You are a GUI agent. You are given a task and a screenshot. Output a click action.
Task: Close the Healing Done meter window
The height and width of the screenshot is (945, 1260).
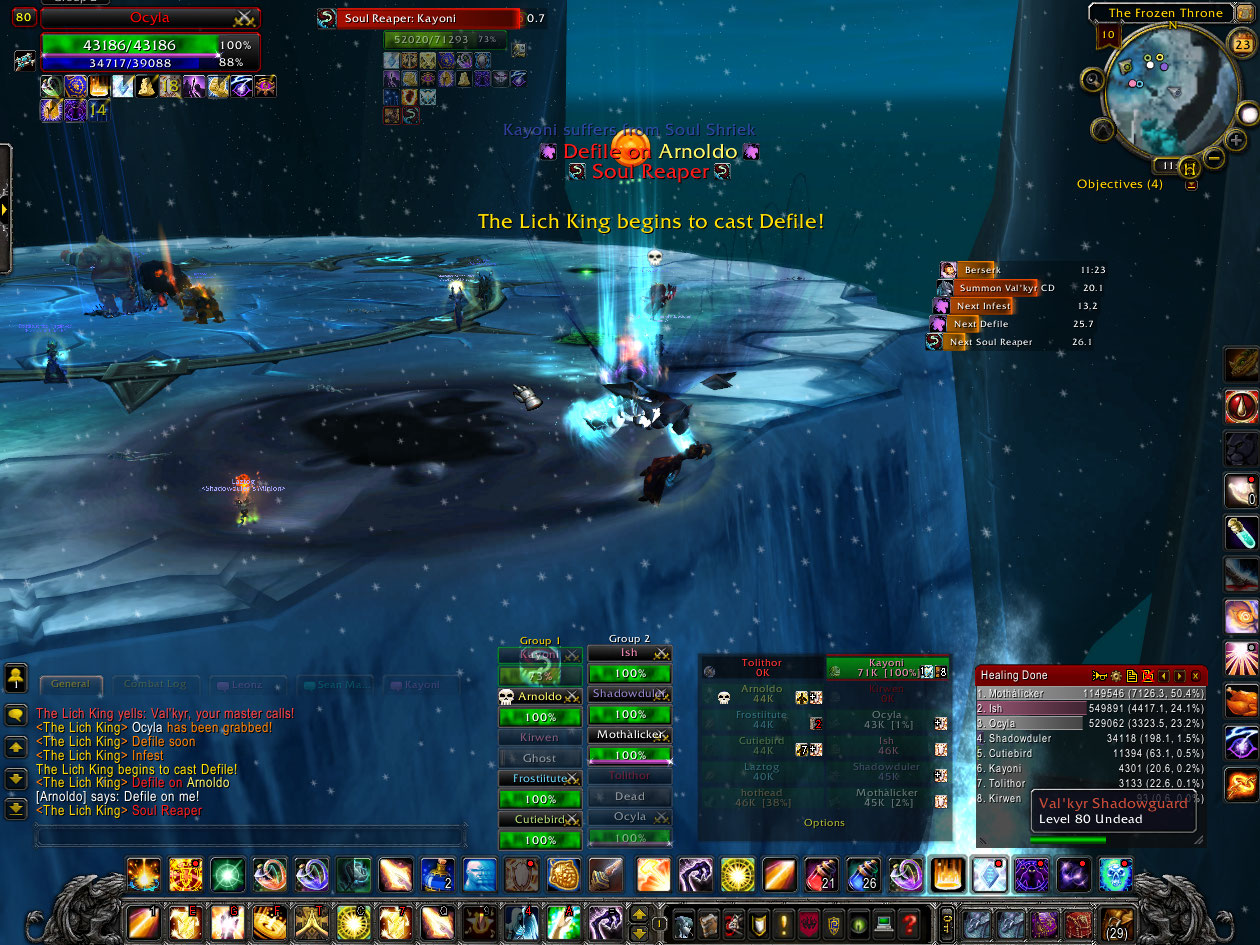(1195, 676)
